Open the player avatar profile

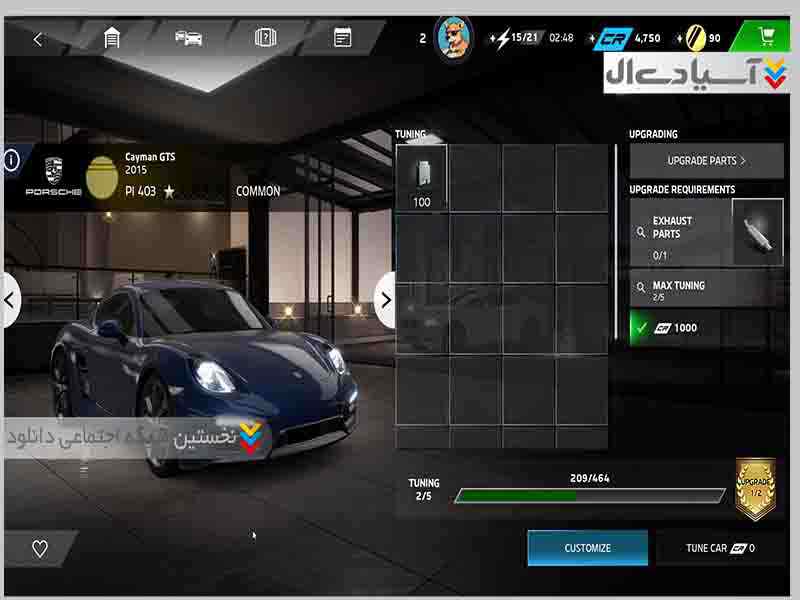tap(454, 39)
